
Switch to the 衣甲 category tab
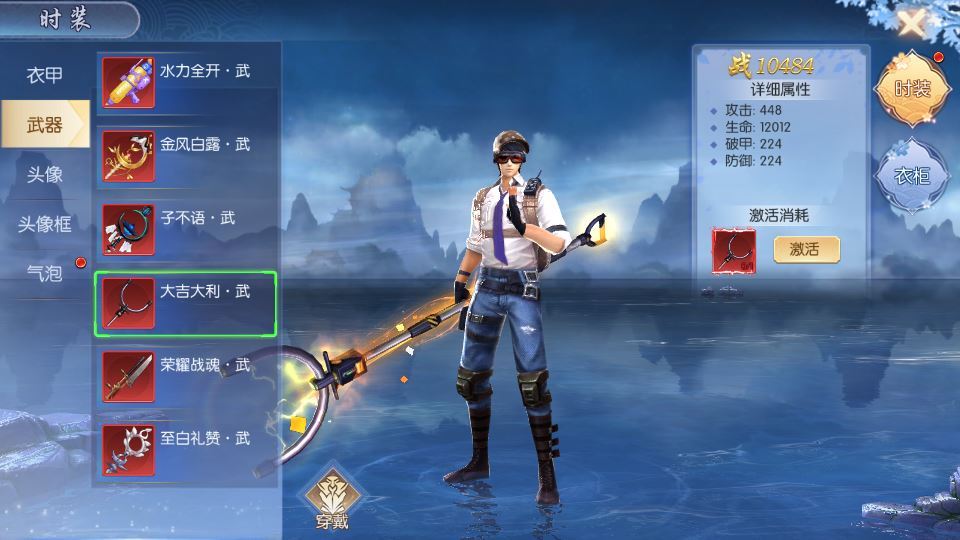pos(45,76)
